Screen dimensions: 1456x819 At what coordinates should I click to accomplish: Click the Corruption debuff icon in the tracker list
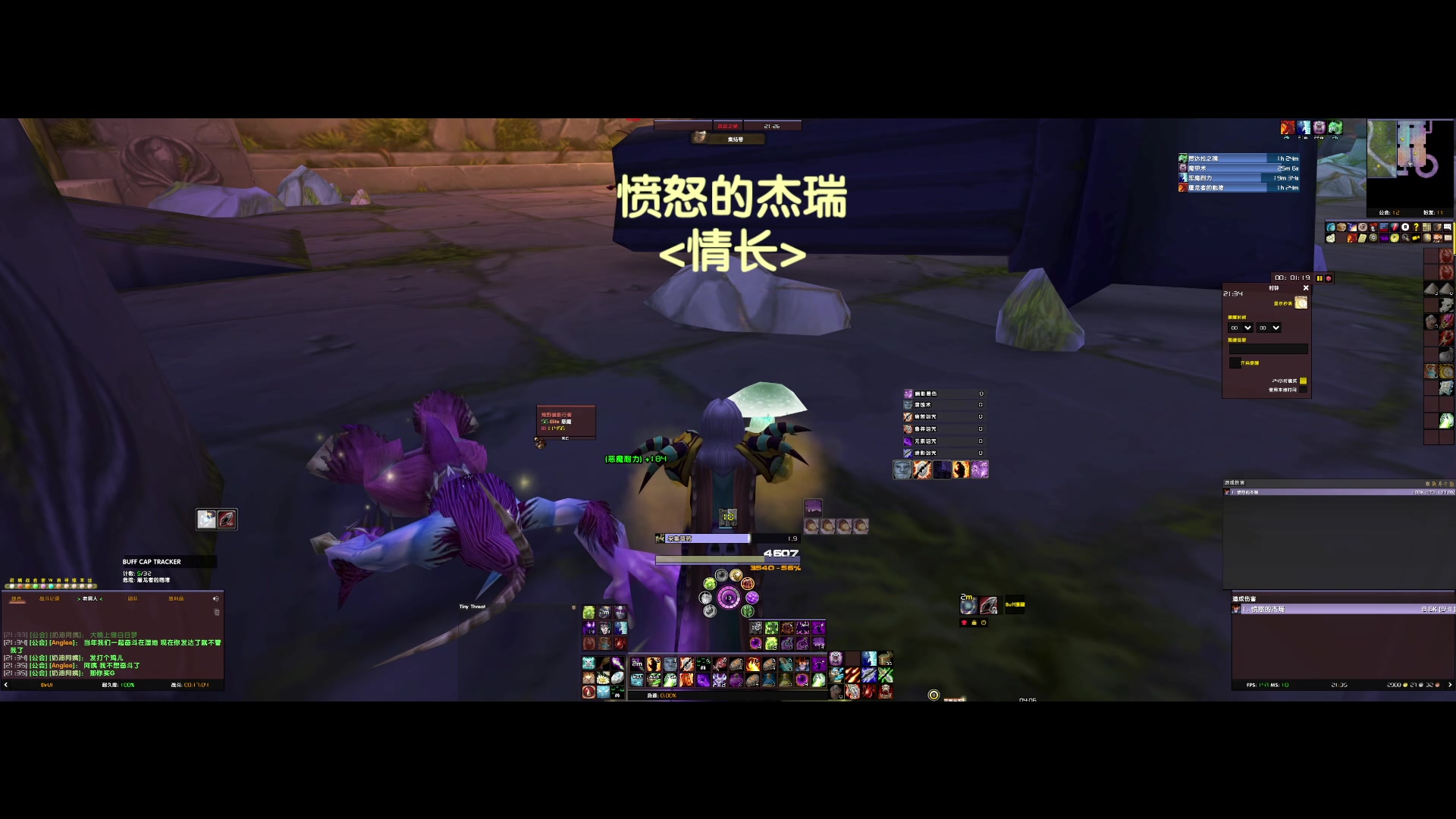tap(908, 405)
